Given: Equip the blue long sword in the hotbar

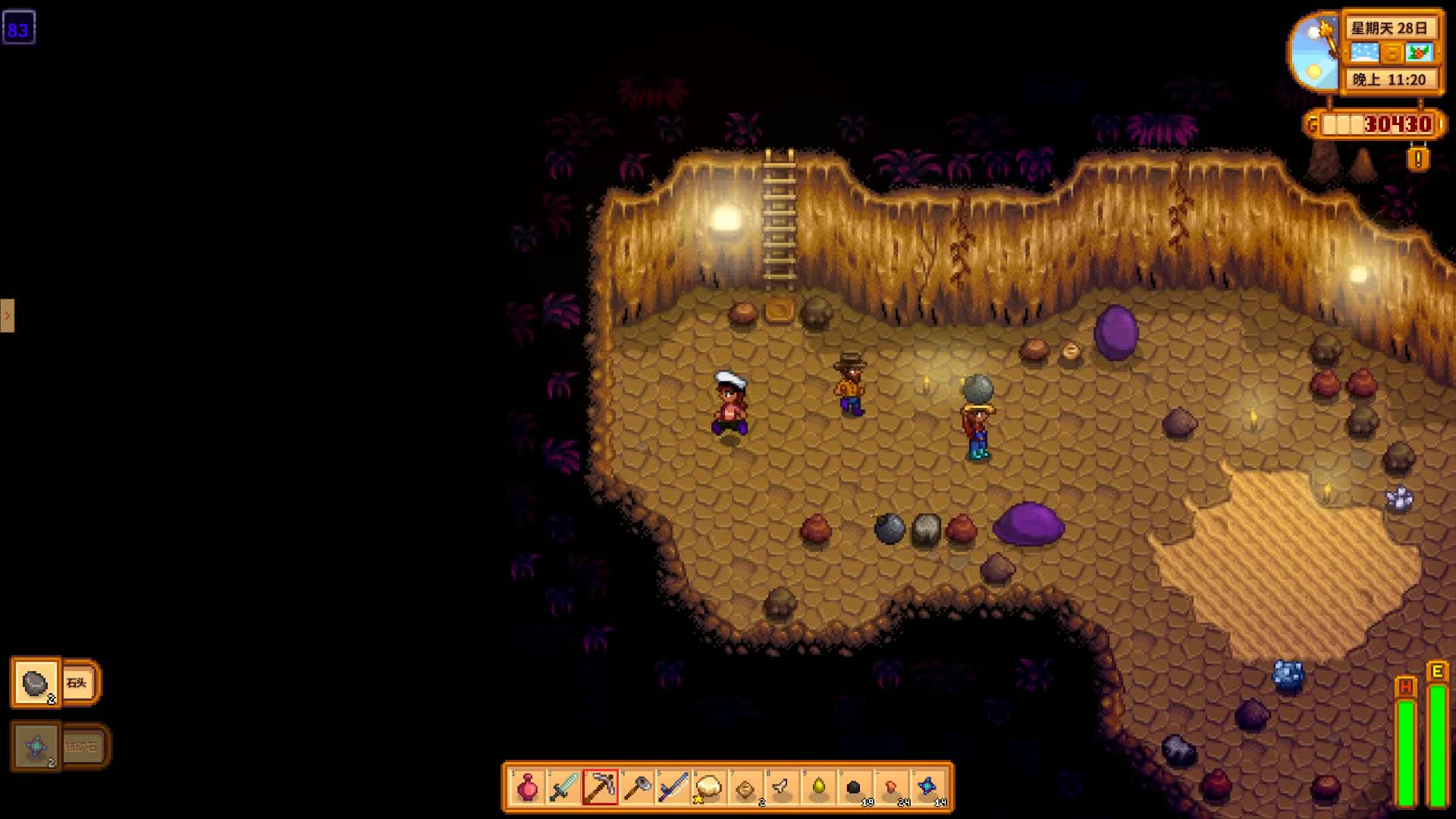Looking at the screenshot, I should pyautogui.click(x=673, y=788).
